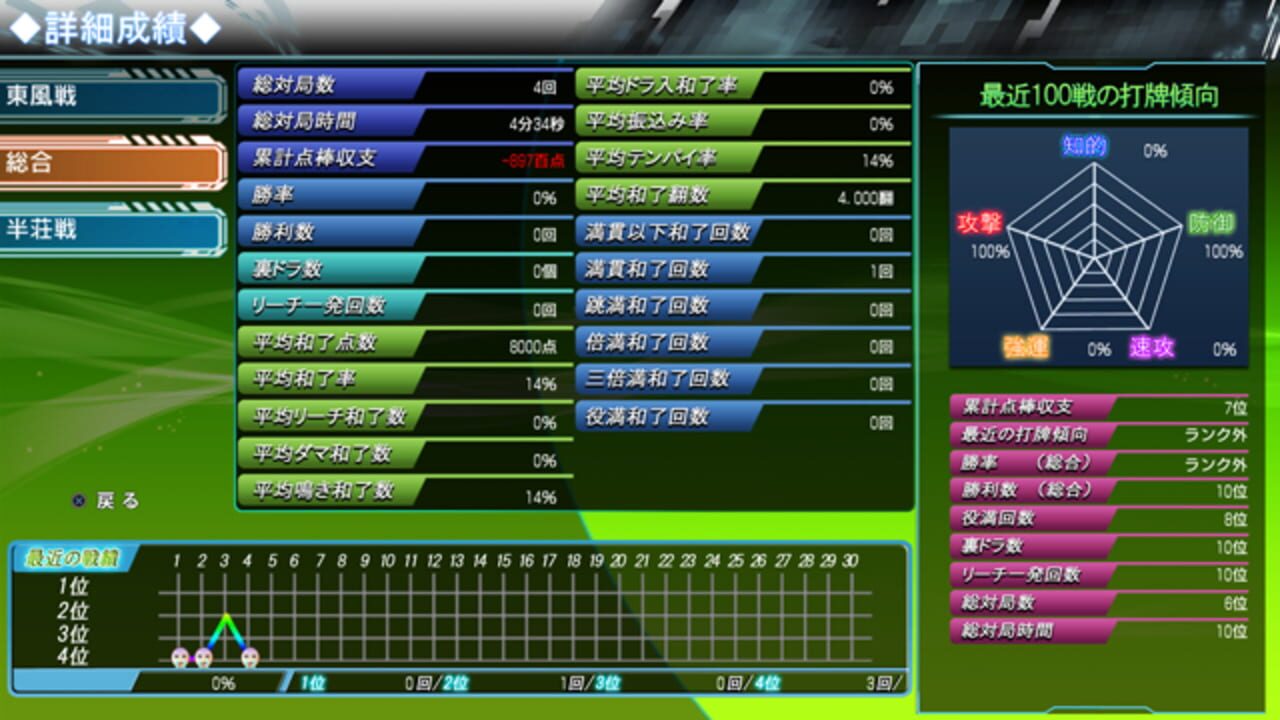Switch to the 東風戦 tab

[110, 97]
